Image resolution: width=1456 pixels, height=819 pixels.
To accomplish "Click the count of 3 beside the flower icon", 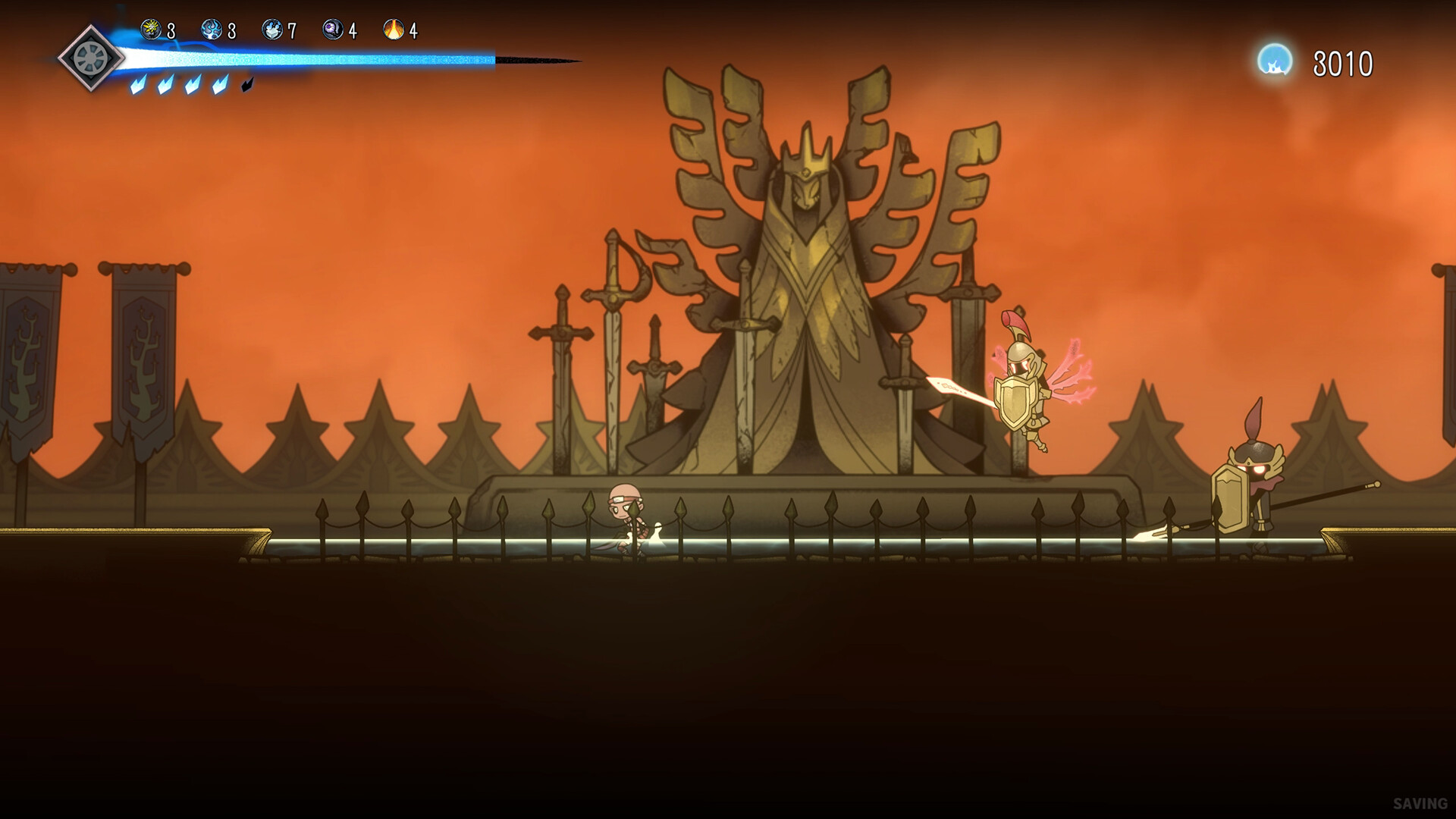I will (171, 29).
